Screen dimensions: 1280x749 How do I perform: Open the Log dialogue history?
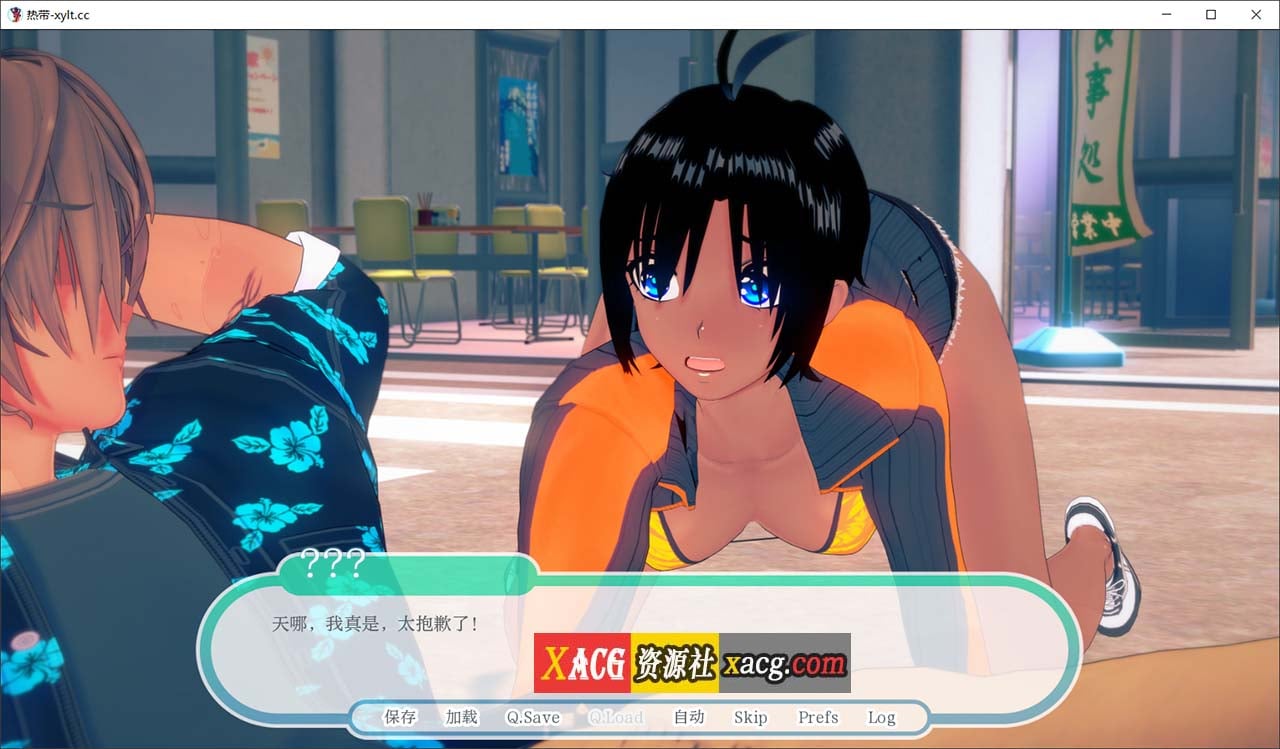point(881,717)
